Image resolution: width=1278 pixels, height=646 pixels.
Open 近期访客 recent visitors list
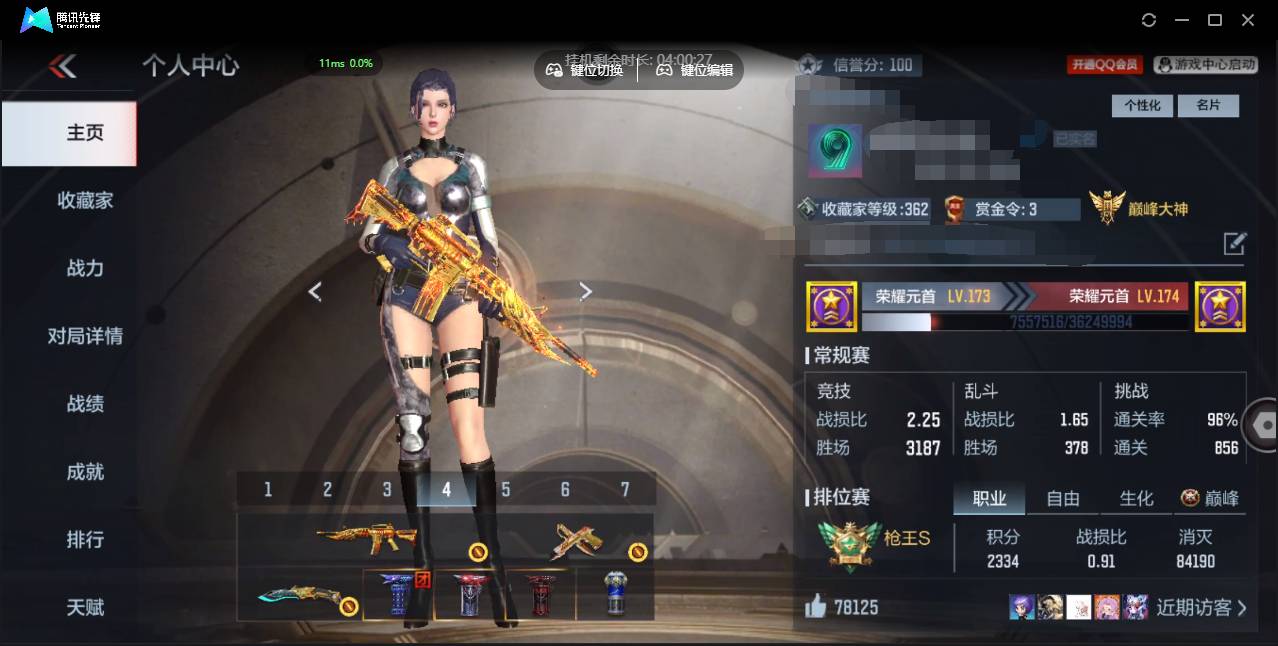(x=1201, y=607)
